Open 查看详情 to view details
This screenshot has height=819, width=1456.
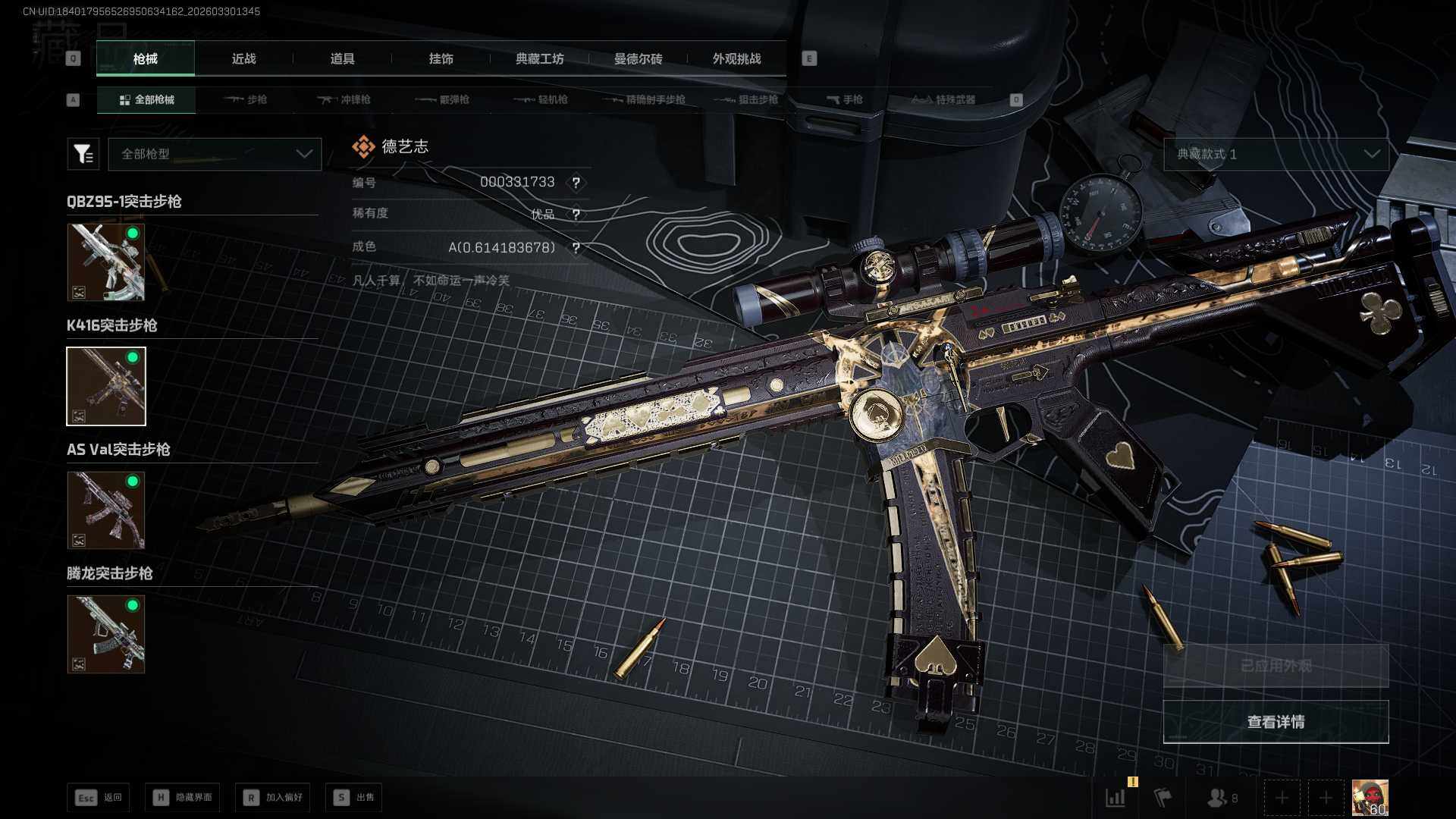[x=1276, y=722]
